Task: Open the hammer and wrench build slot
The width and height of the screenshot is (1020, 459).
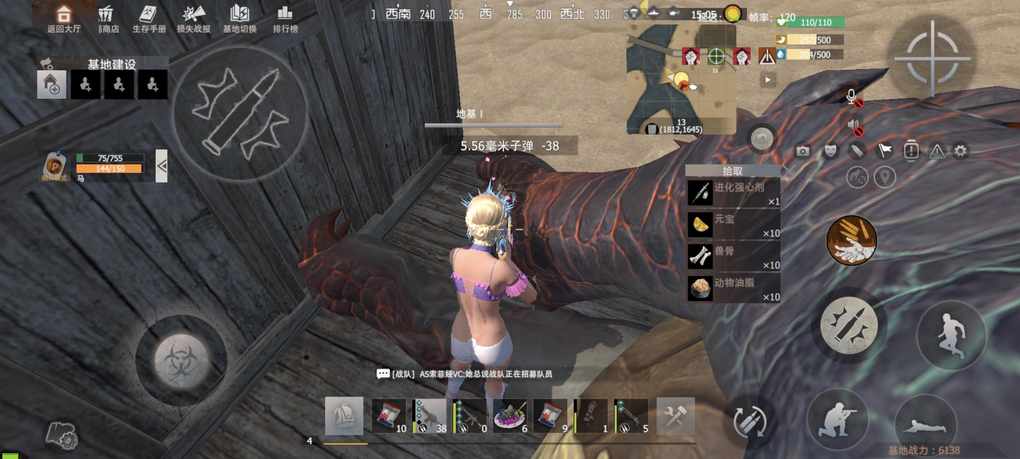Action: pyautogui.click(x=675, y=416)
